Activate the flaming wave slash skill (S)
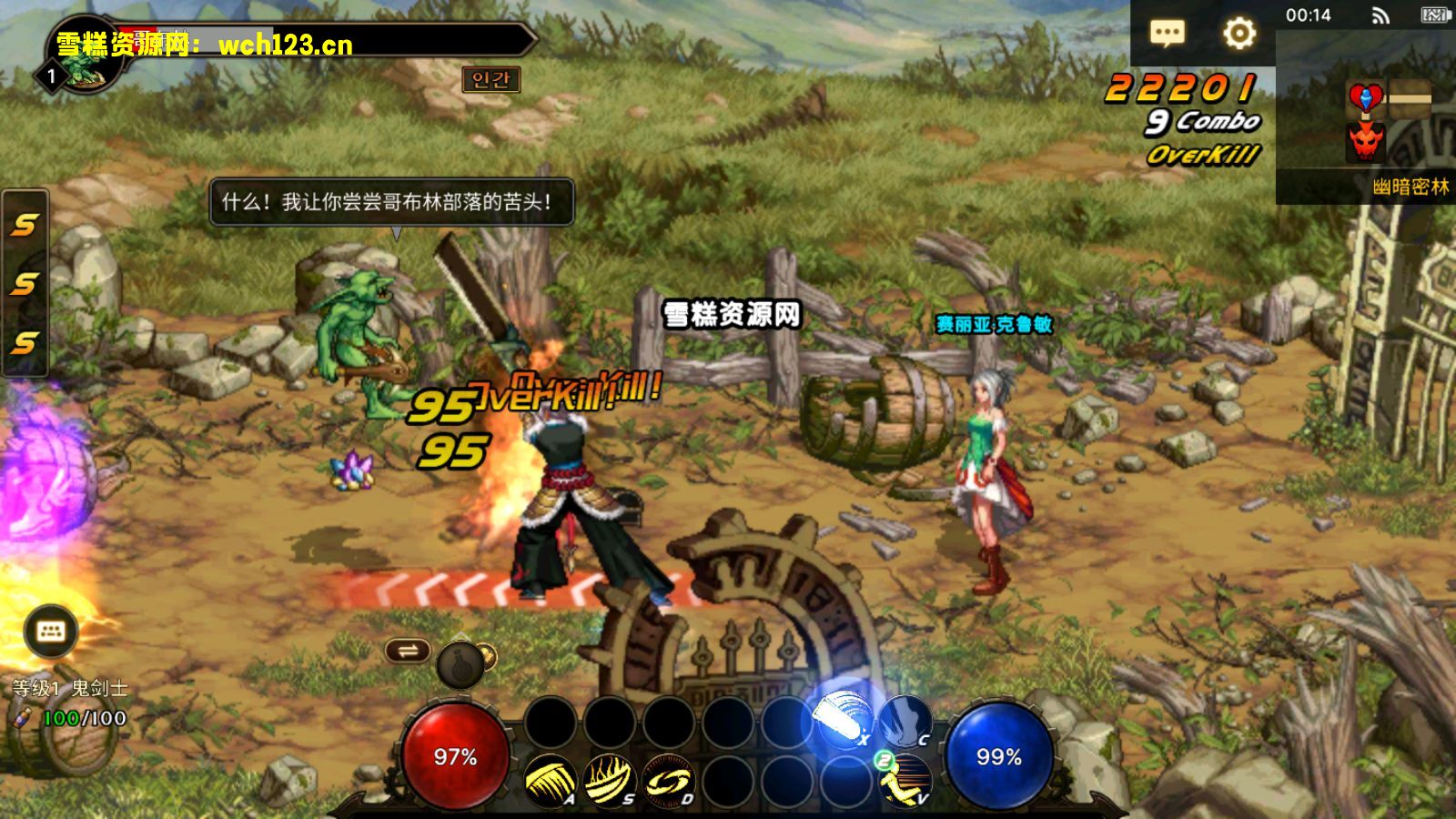1456x819 pixels. pyautogui.click(x=609, y=781)
